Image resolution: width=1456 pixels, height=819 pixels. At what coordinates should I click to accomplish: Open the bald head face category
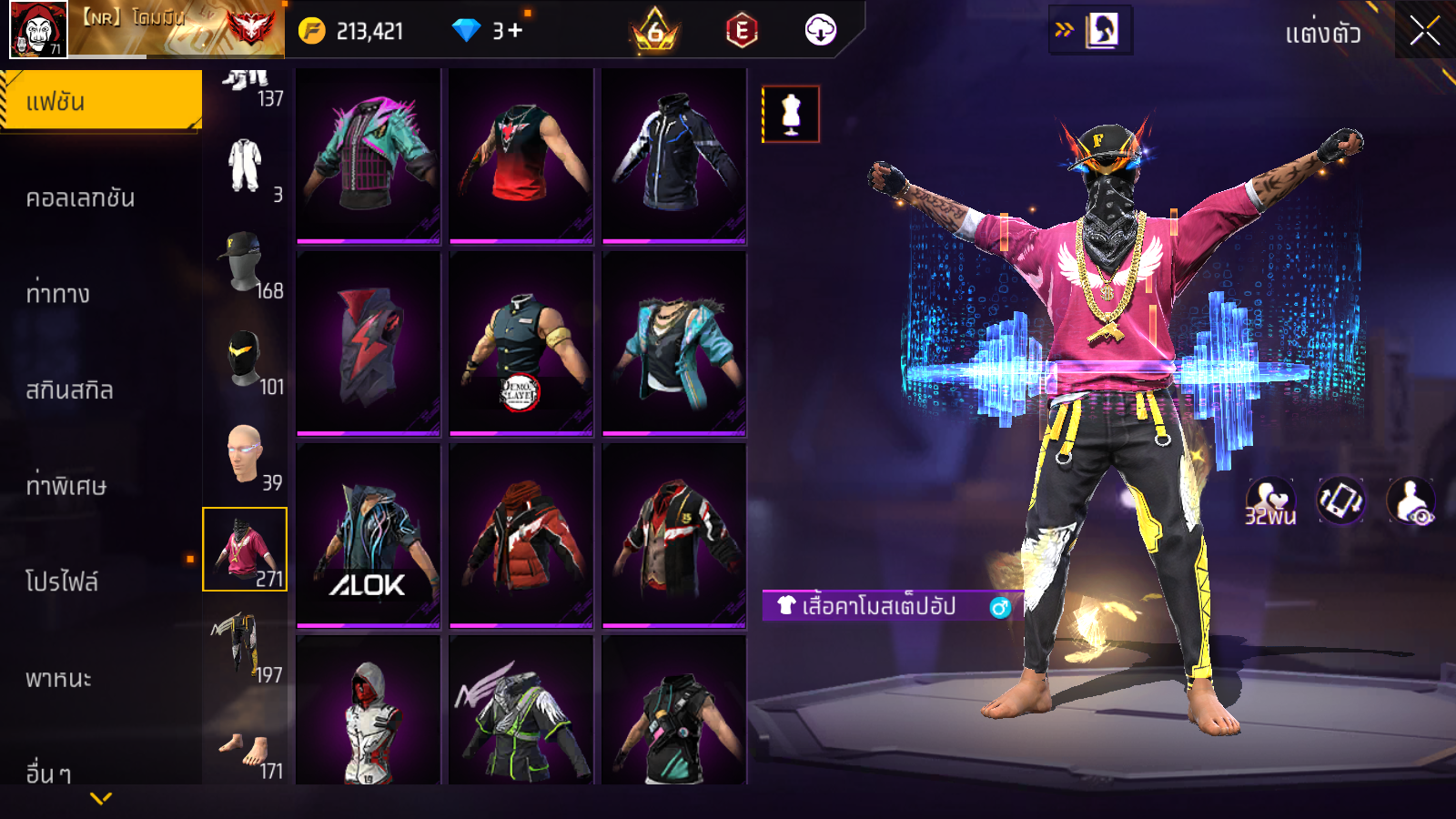pos(244,455)
